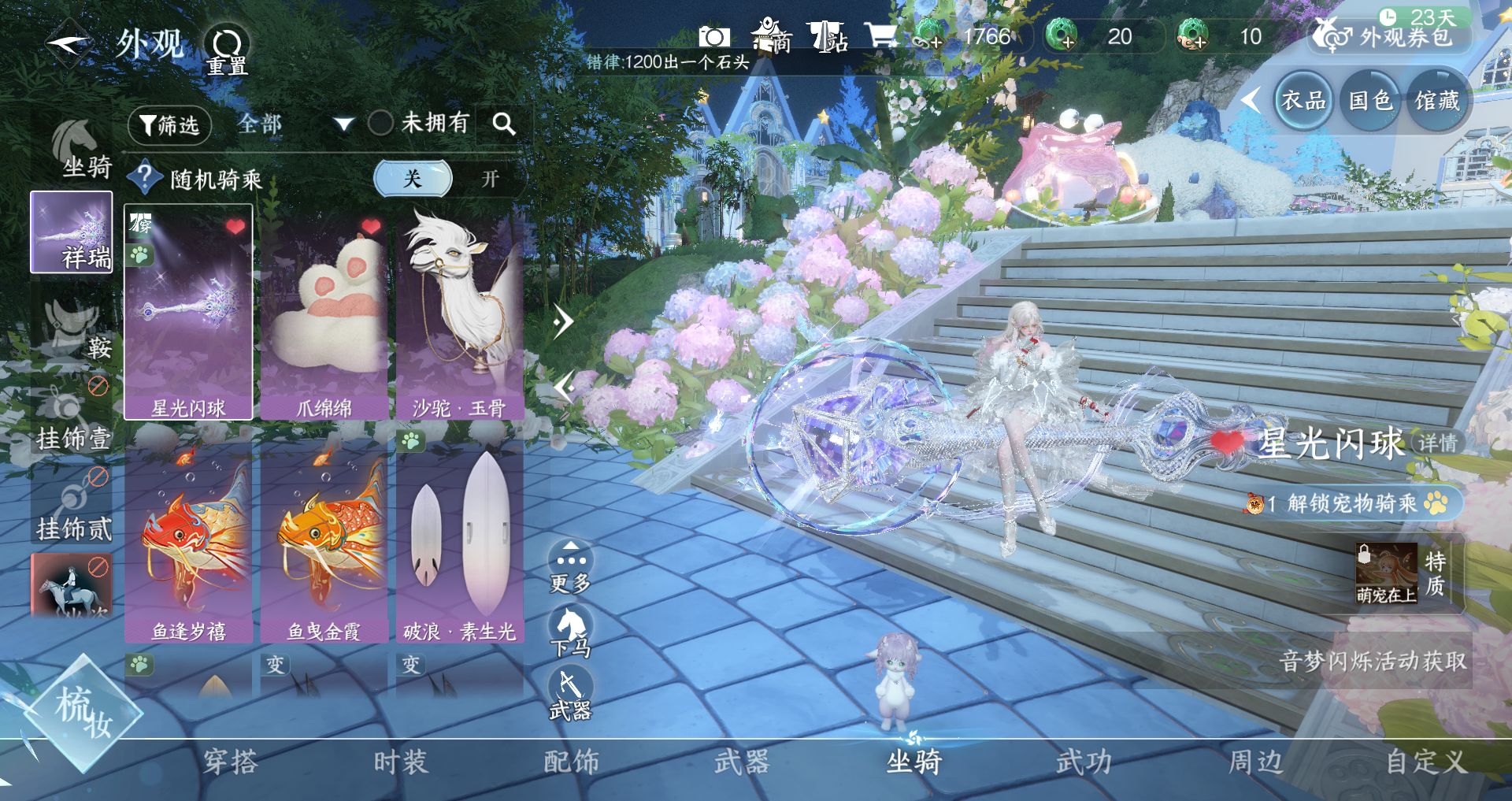Pick the 鱼逢岁禧 fish mount
This screenshot has width=1512, height=801.
[x=188, y=542]
